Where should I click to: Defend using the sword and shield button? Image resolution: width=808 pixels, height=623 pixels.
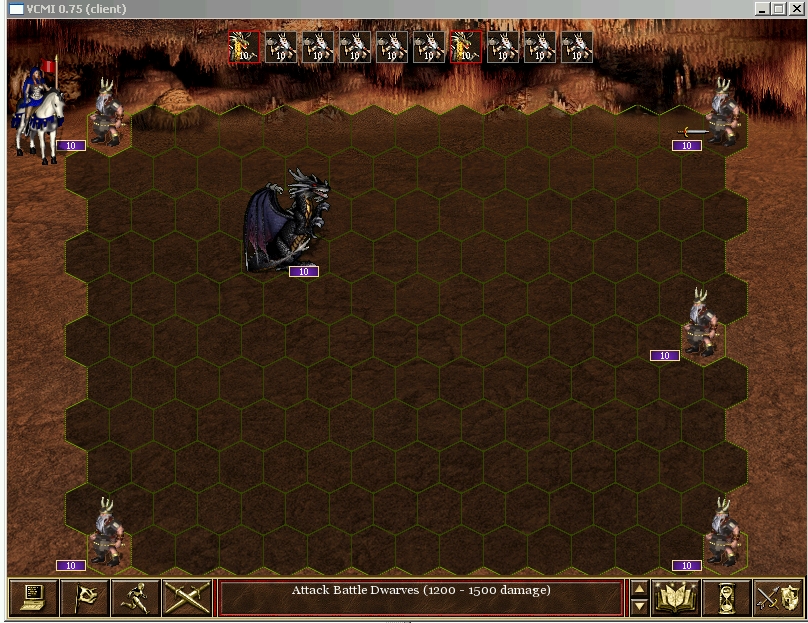click(778, 598)
